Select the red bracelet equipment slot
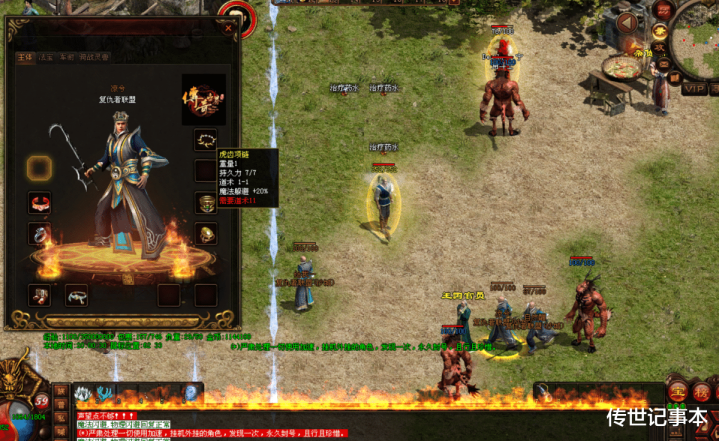This screenshot has height=441, width=719. (x=40, y=204)
